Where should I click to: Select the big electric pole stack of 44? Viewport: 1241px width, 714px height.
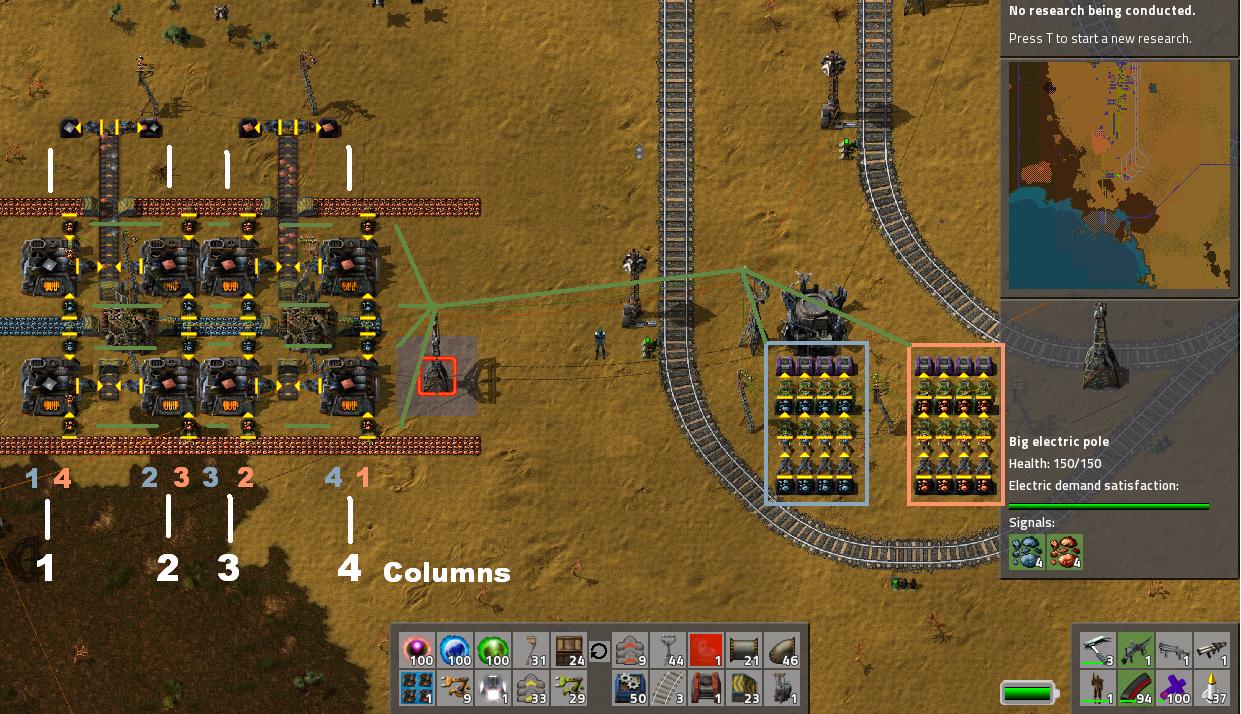click(669, 651)
